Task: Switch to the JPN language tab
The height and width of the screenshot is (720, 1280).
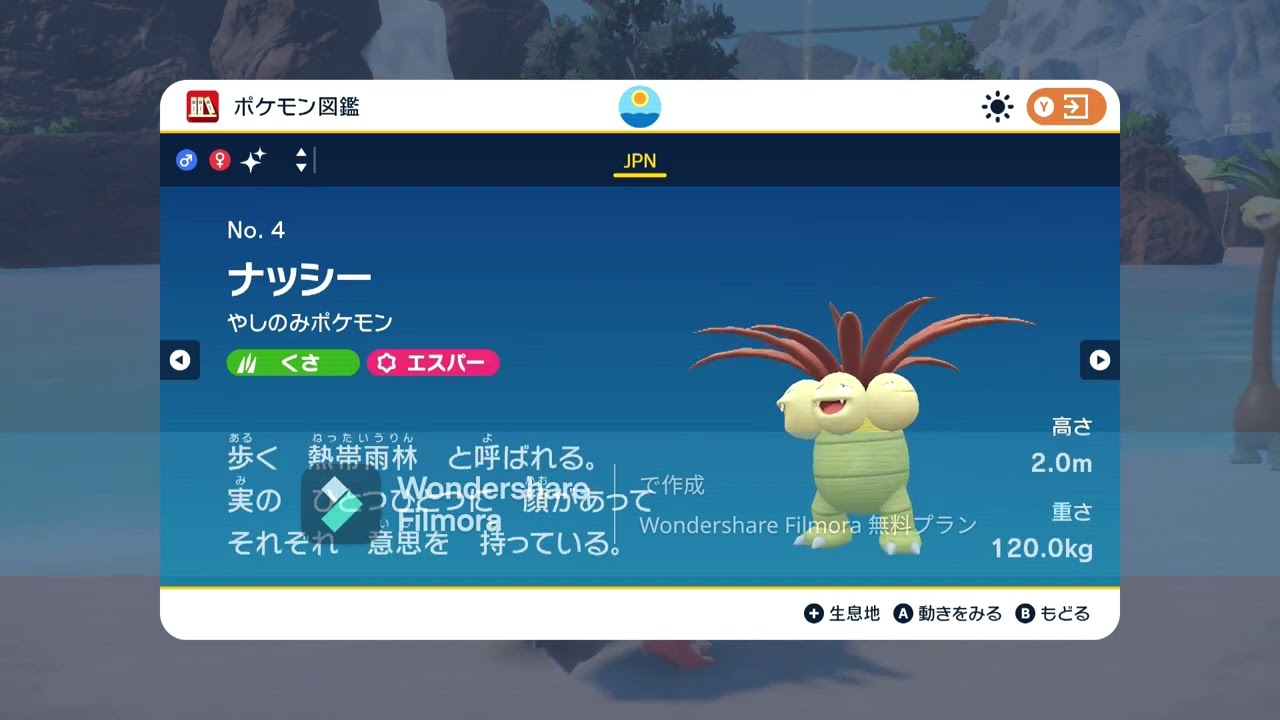Action: [x=640, y=160]
